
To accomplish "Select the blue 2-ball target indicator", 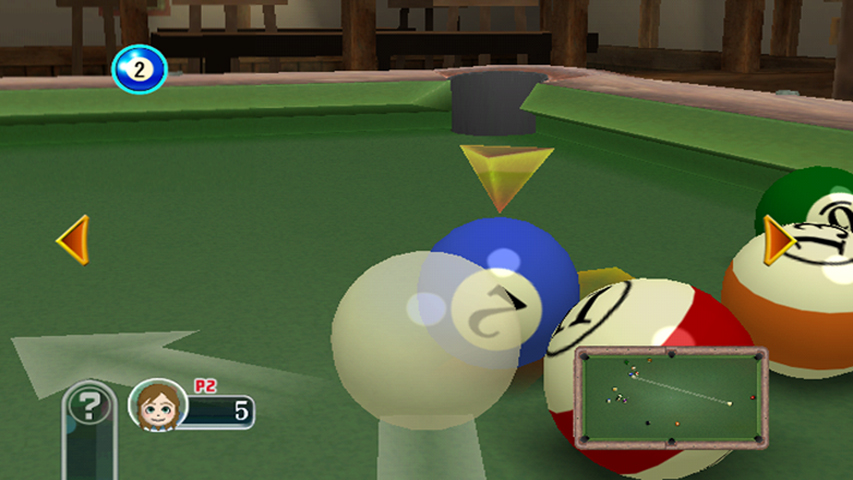I will 139,69.
